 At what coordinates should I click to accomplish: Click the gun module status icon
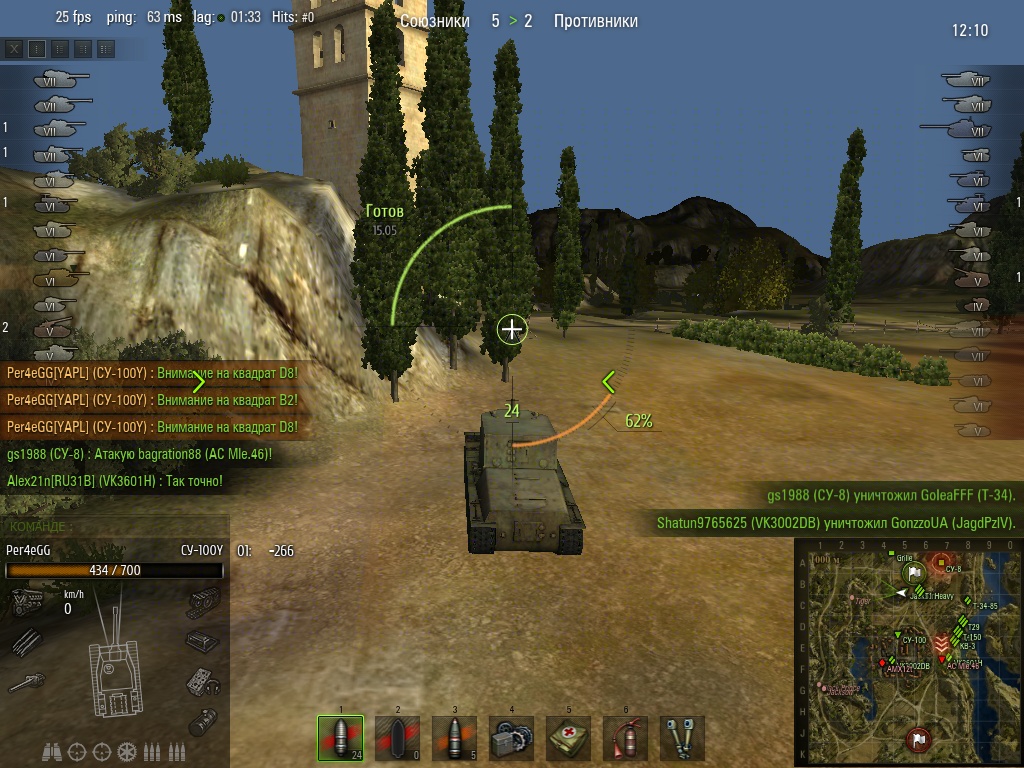tap(26, 683)
